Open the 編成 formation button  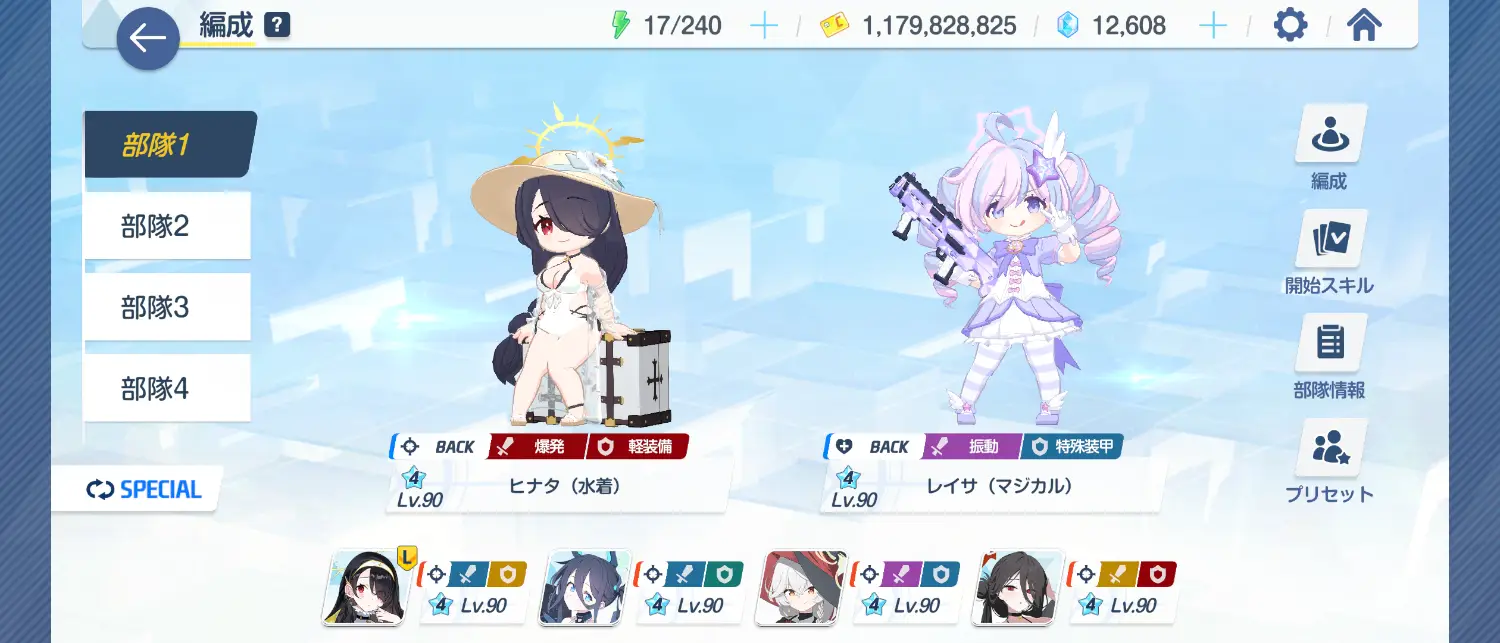tap(1329, 147)
